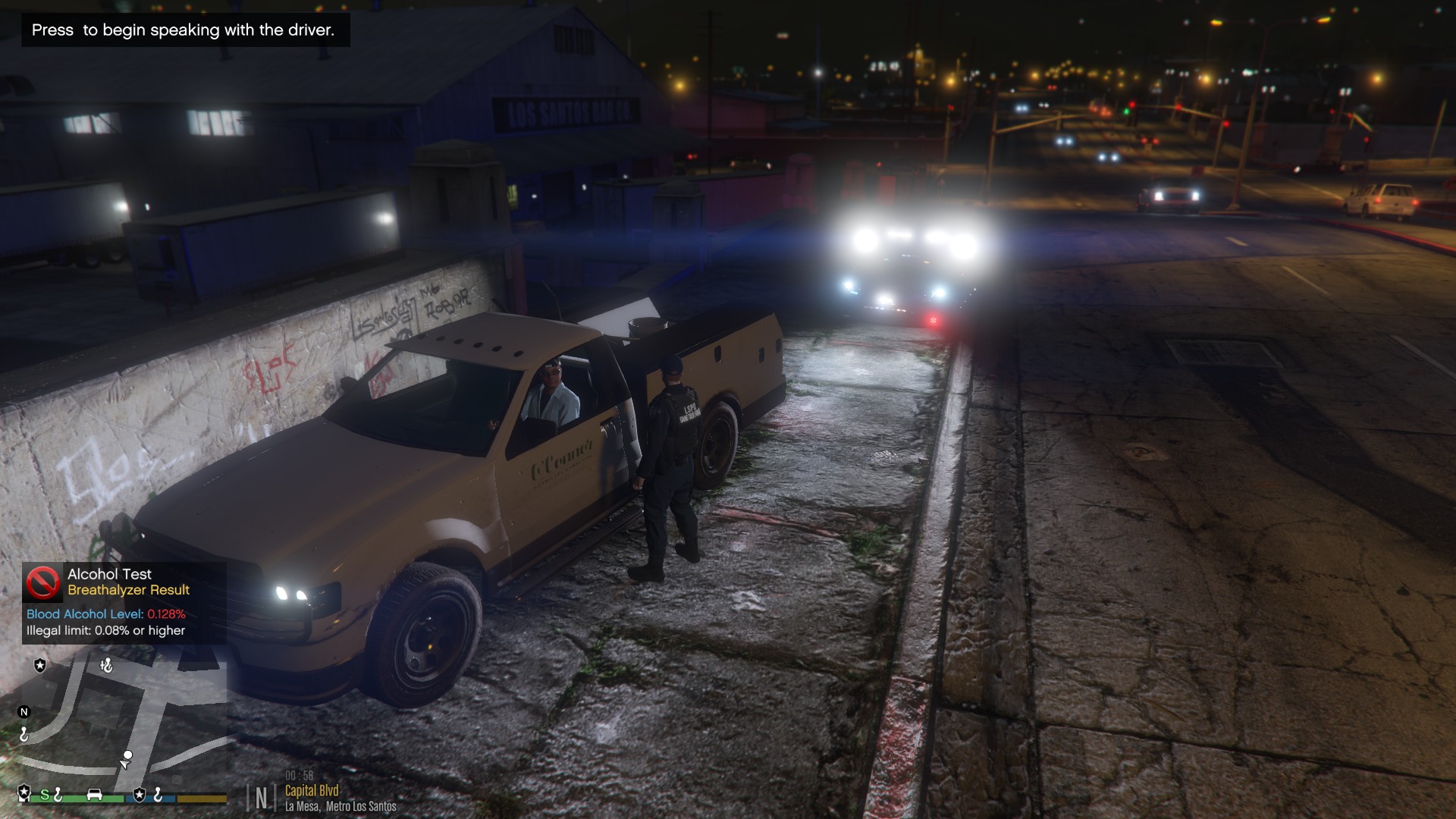This screenshot has height=819, width=1456.
Task: Click the north N marker on minimap
Action: (24, 712)
